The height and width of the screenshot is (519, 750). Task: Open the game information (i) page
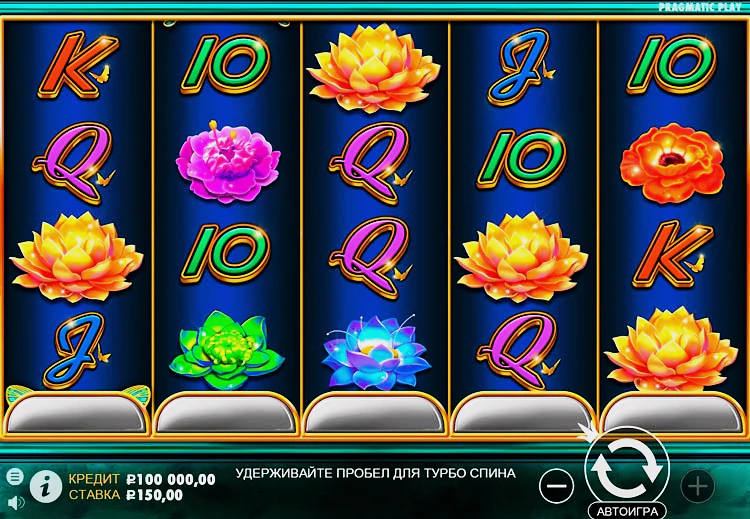[44, 485]
